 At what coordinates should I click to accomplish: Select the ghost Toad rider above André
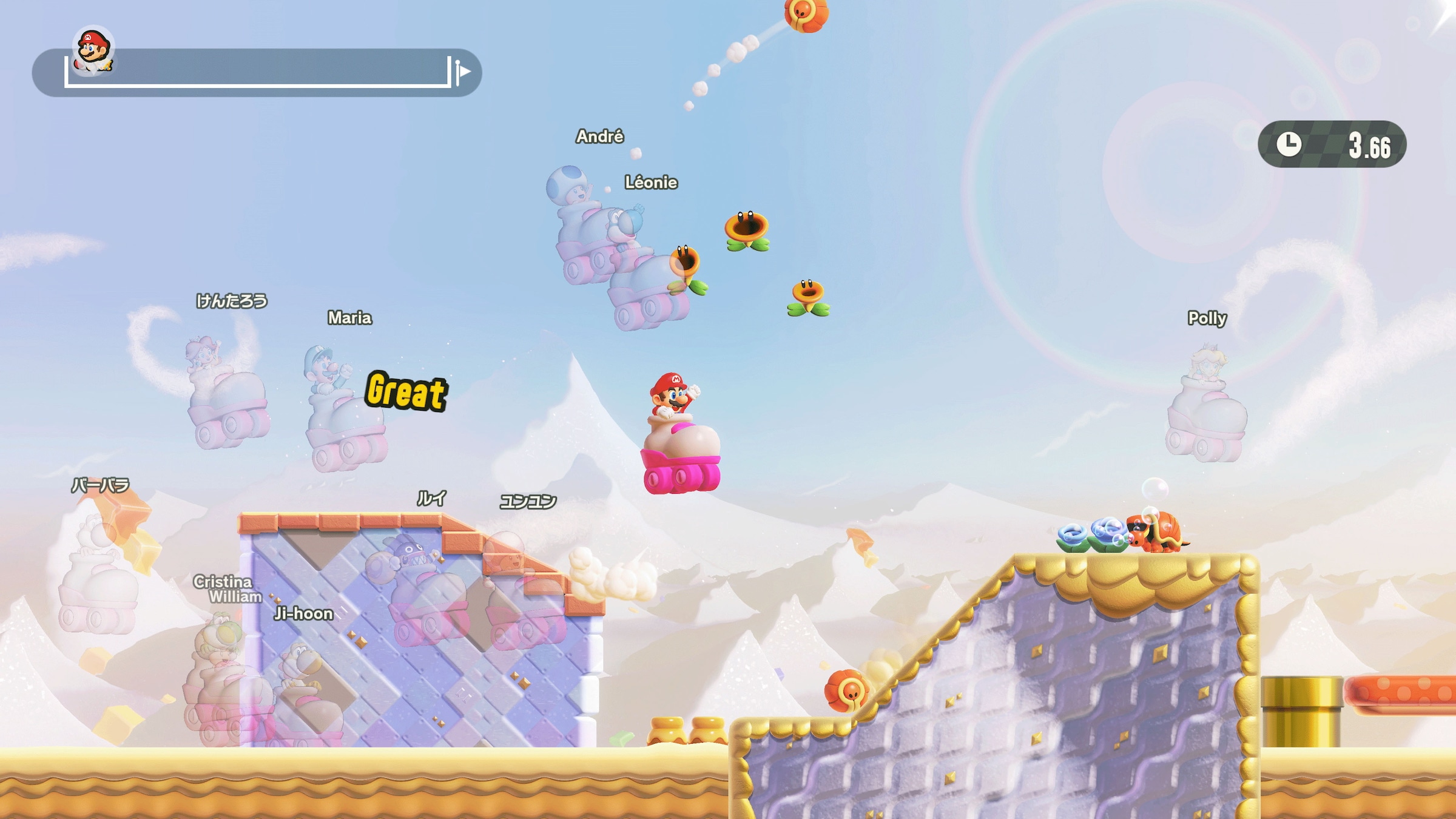point(570,200)
